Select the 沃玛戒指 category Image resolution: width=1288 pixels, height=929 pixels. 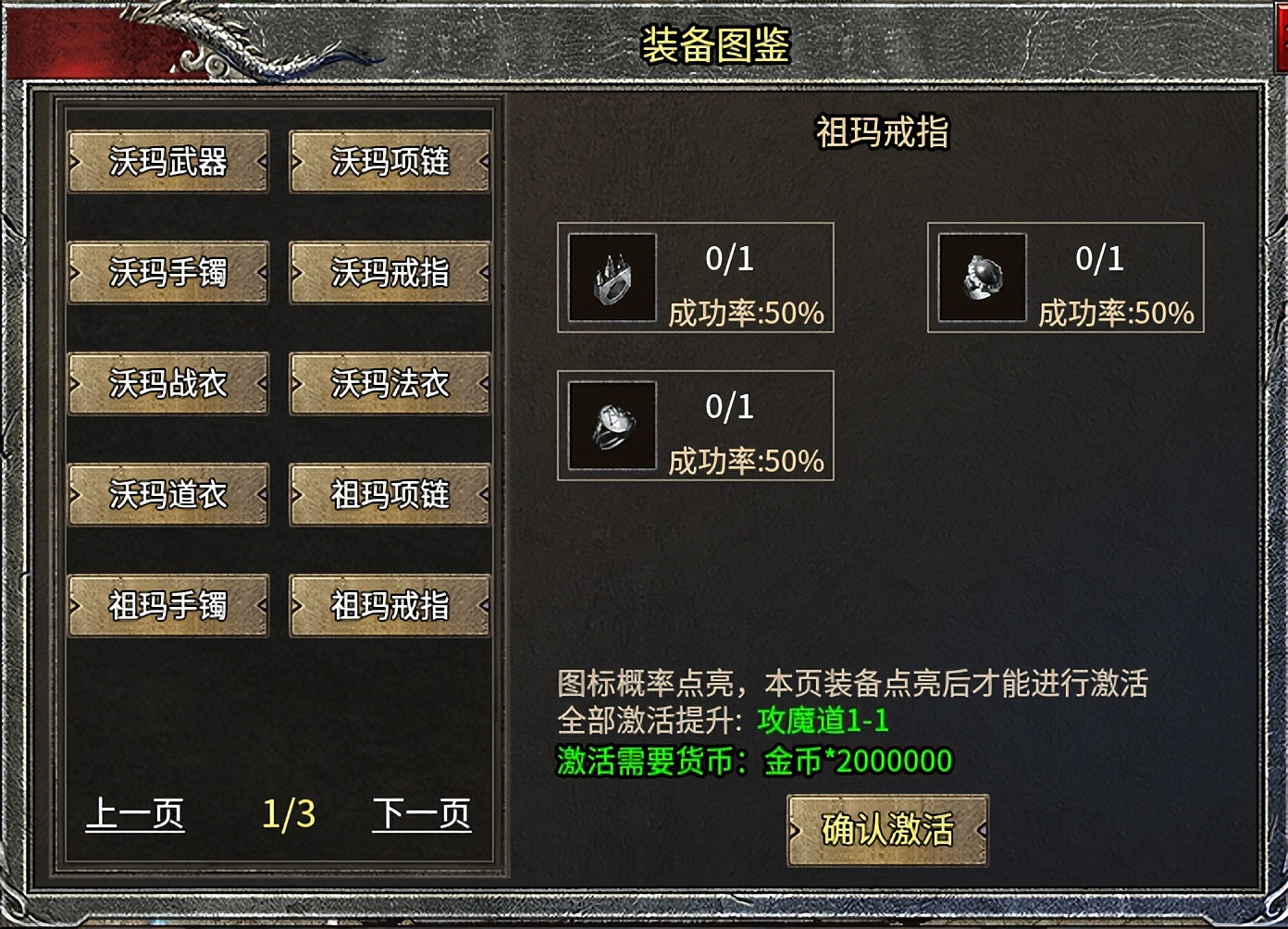click(x=390, y=272)
